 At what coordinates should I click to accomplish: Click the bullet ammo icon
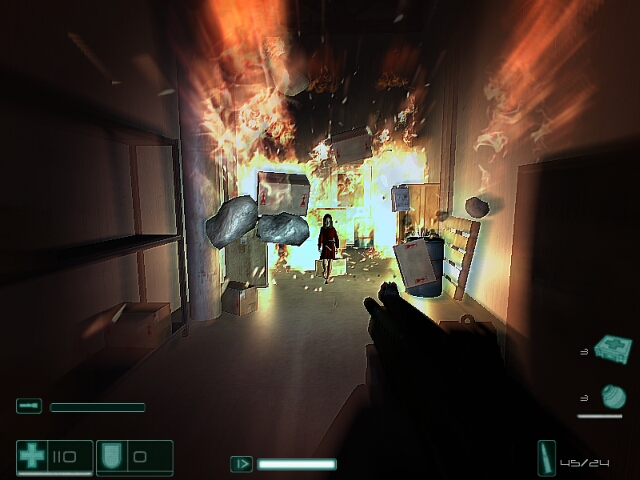click(547, 457)
